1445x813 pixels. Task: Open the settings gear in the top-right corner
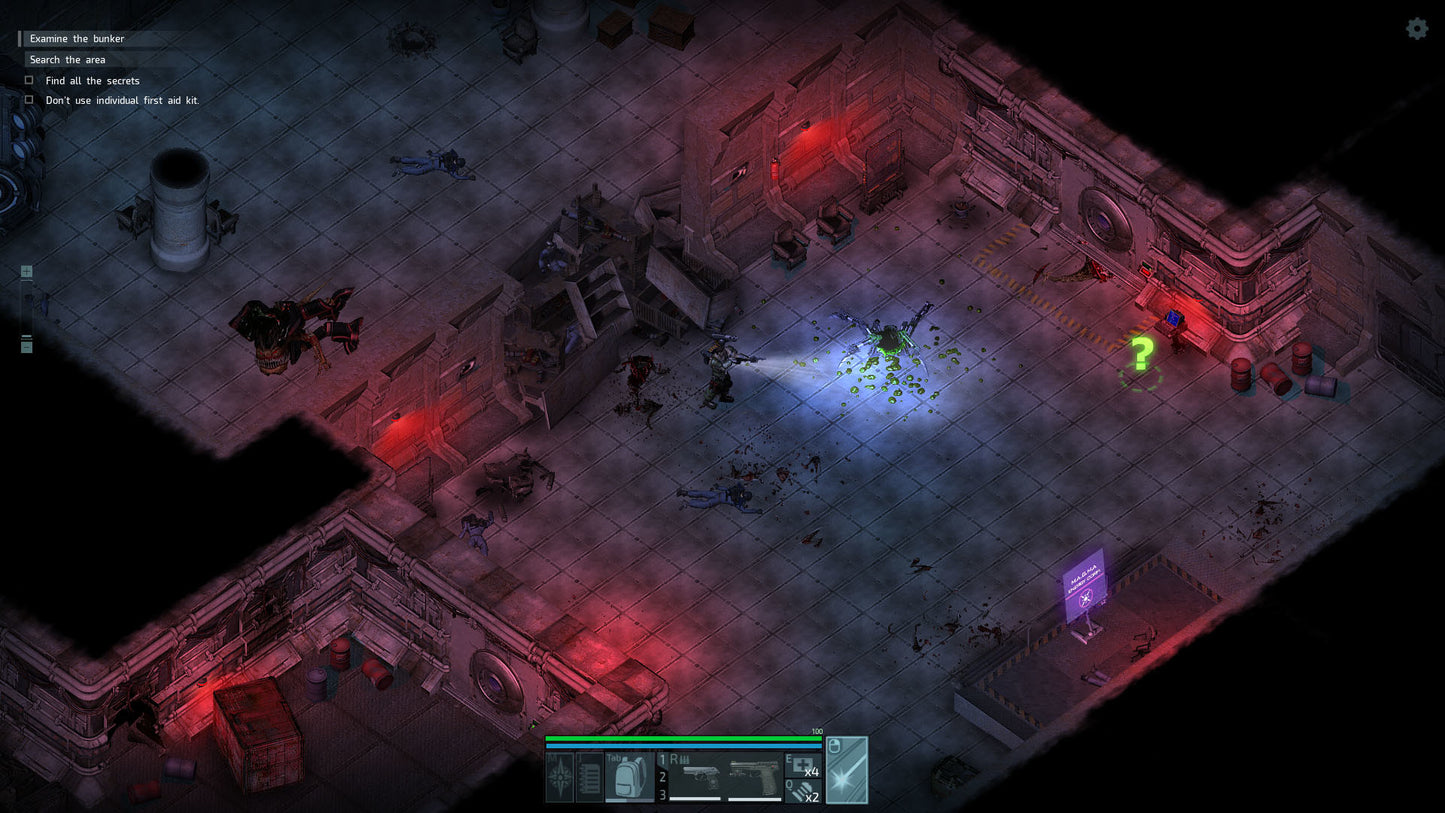1417,29
